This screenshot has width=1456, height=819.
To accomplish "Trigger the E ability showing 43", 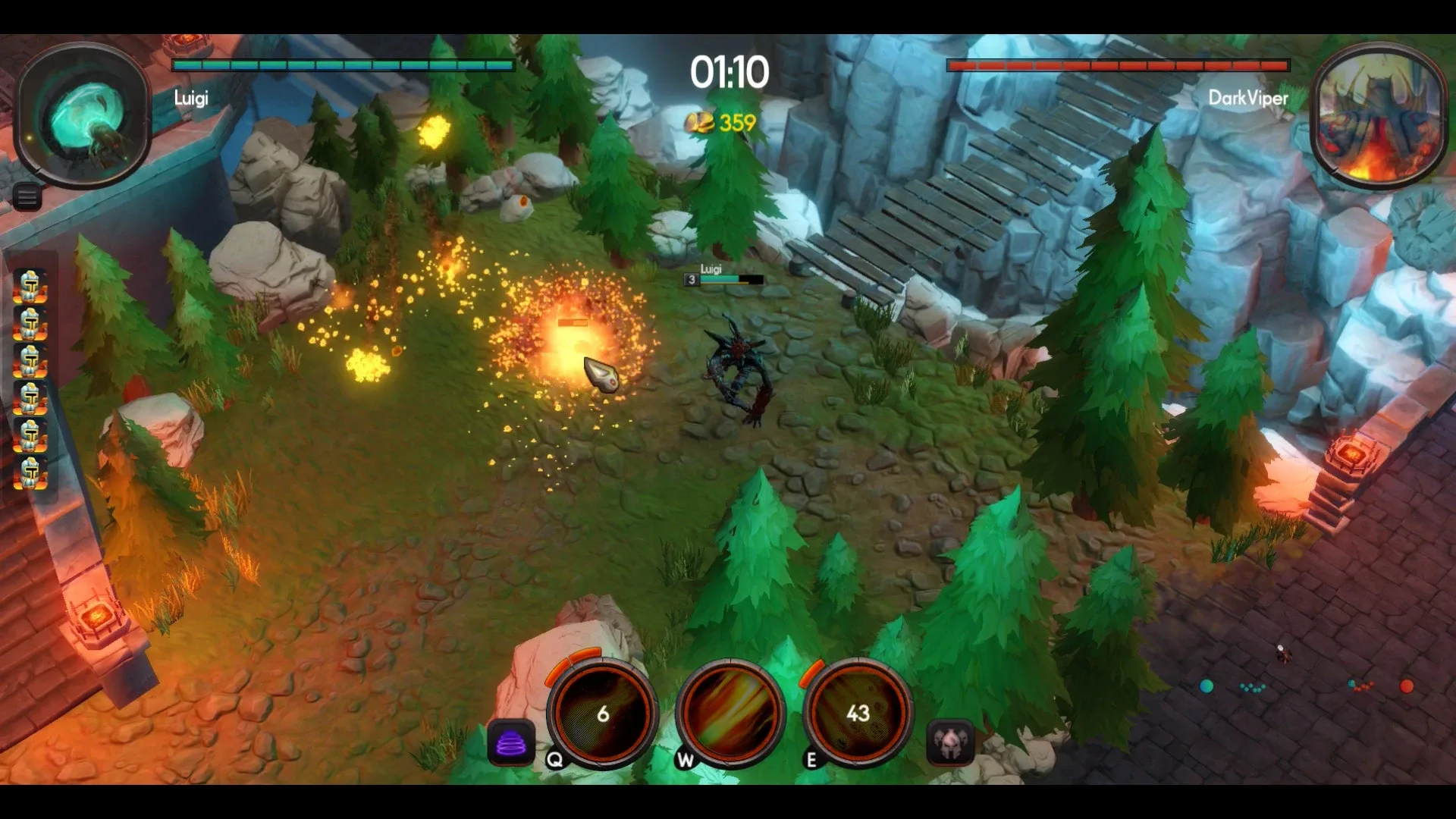I will [856, 714].
